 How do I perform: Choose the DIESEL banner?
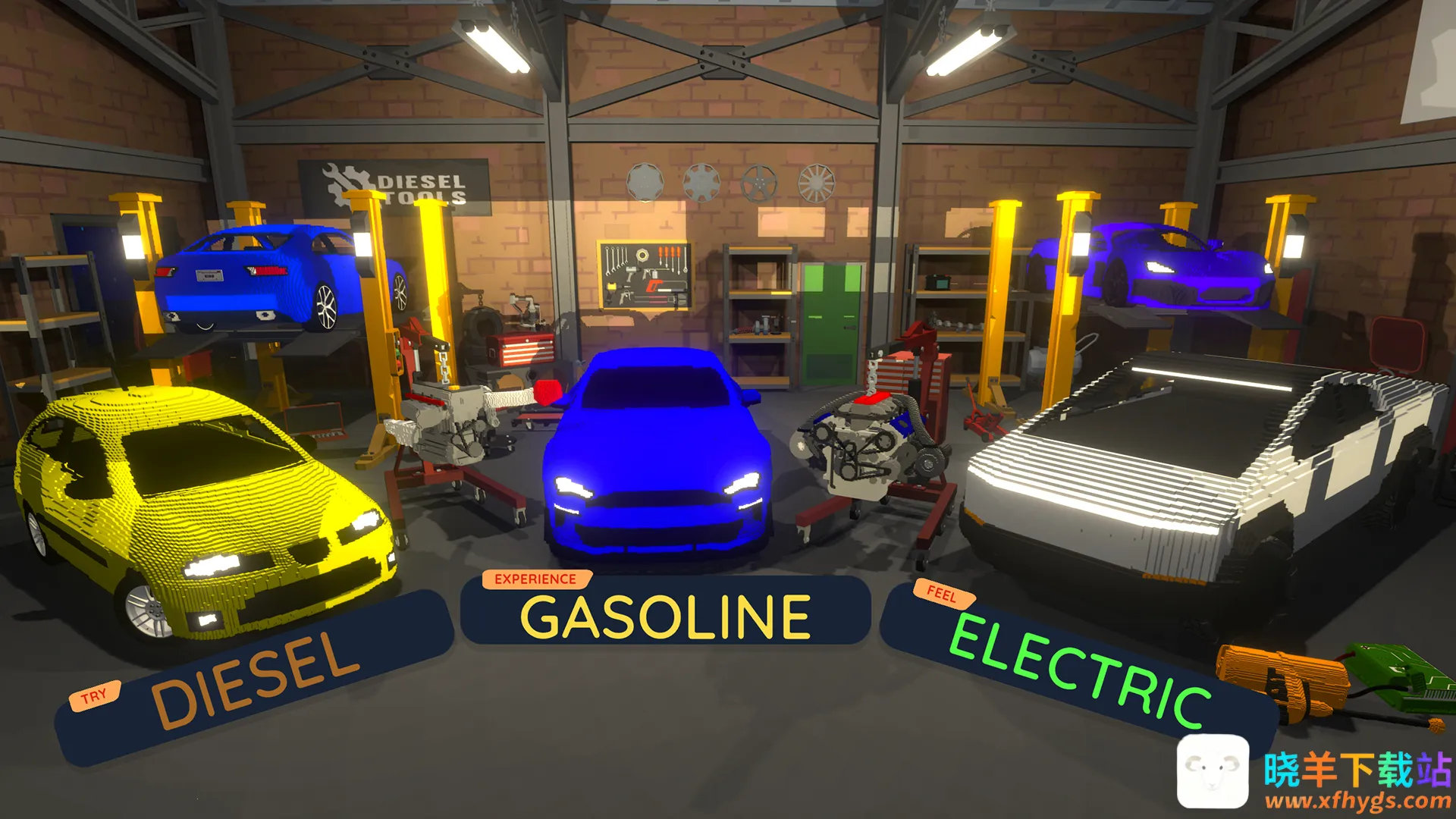pyautogui.click(x=256, y=677)
